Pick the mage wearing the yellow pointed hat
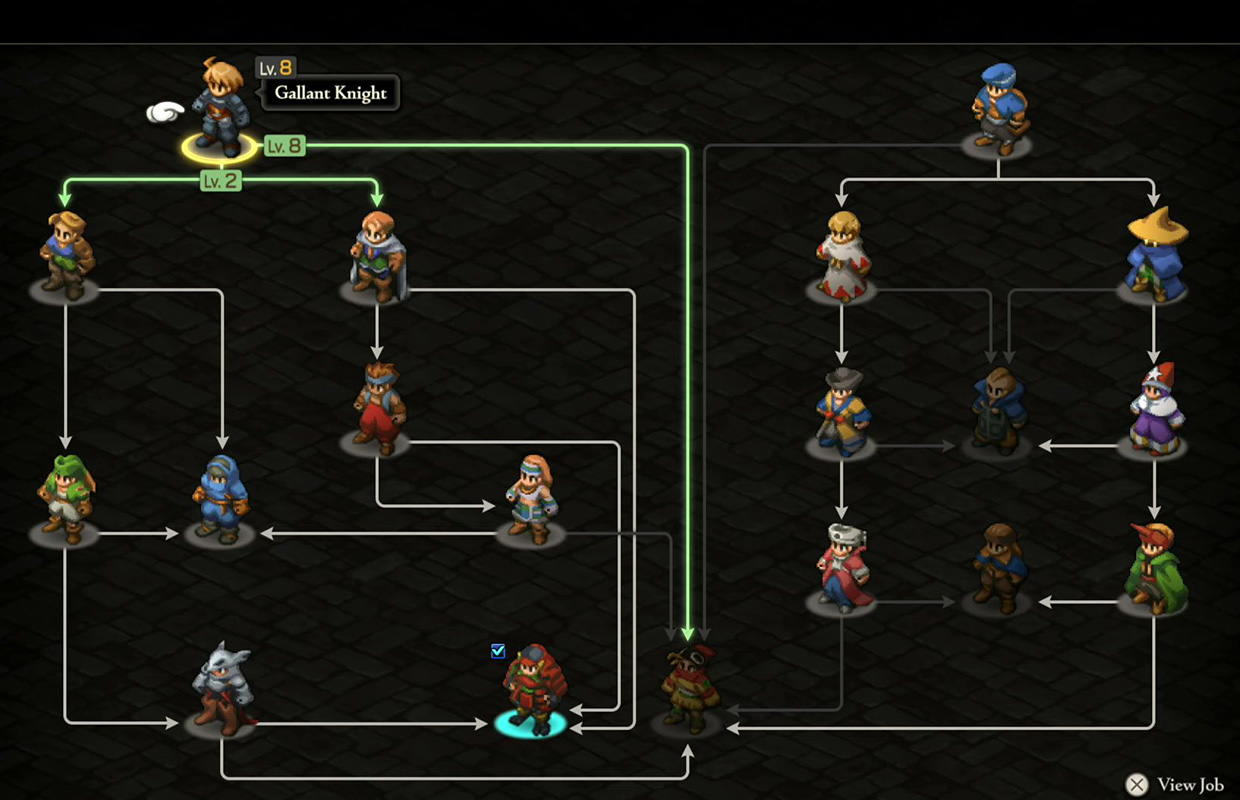Screen dimensions: 1240x800 coord(1155,254)
